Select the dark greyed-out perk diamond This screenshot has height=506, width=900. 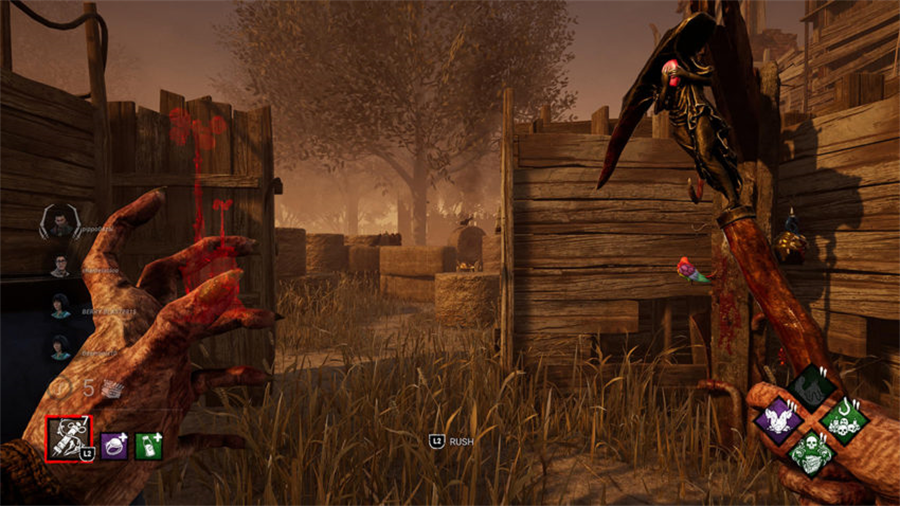point(811,386)
